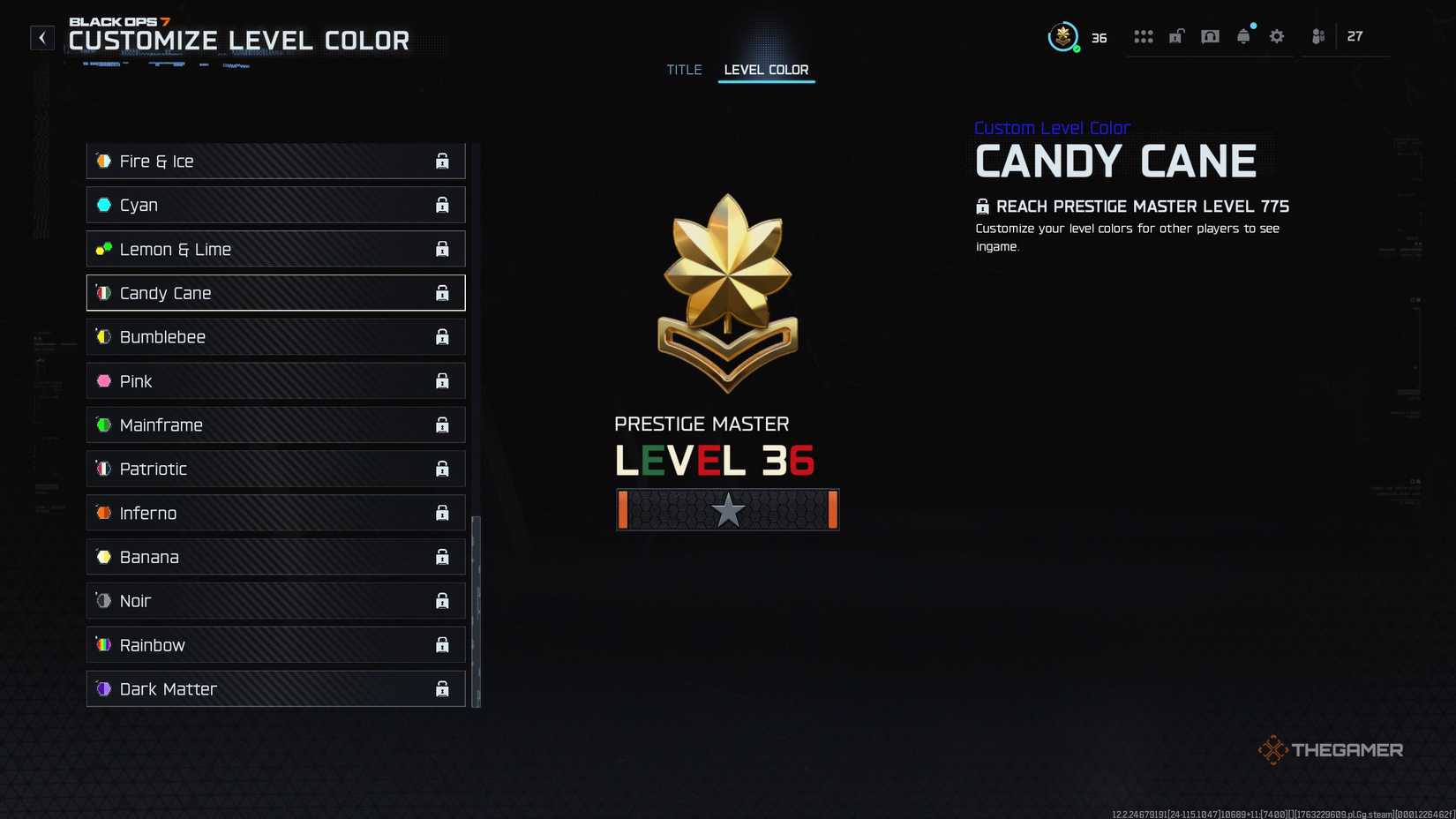Viewport: 1456px width, 819px height.
Task: Switch to the TITLE tab
Action: coord(684,70)
